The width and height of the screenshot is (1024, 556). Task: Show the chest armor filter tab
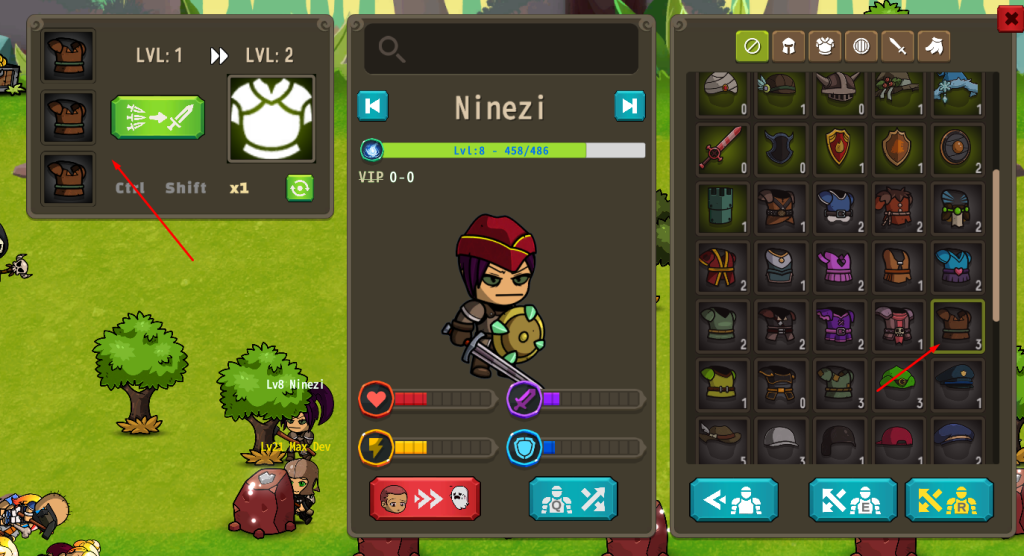(x=824, y=46)
